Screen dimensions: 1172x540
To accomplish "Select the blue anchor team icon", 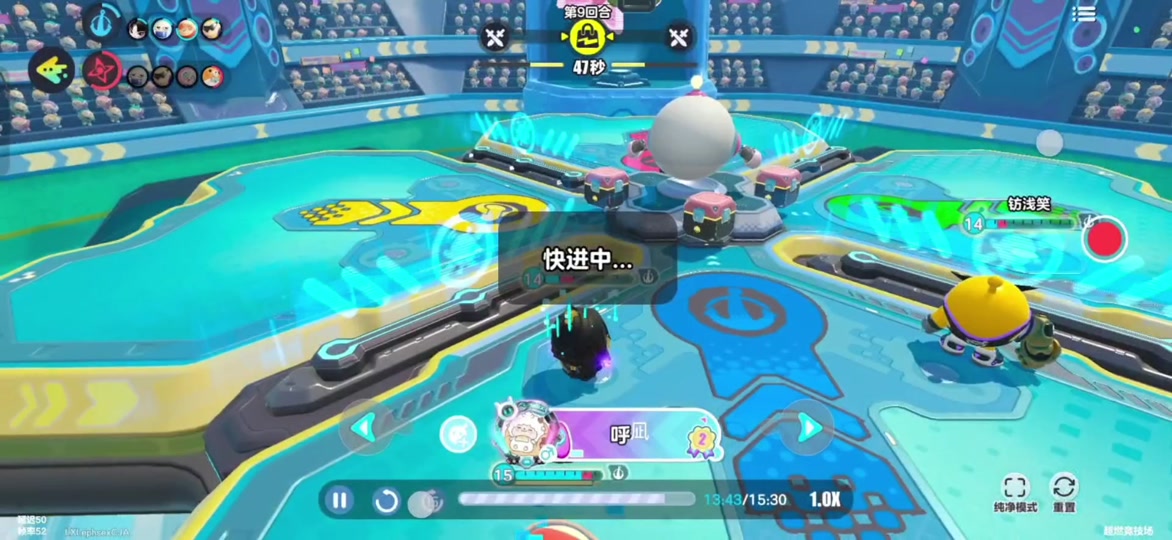I will [x=101, y=23].
